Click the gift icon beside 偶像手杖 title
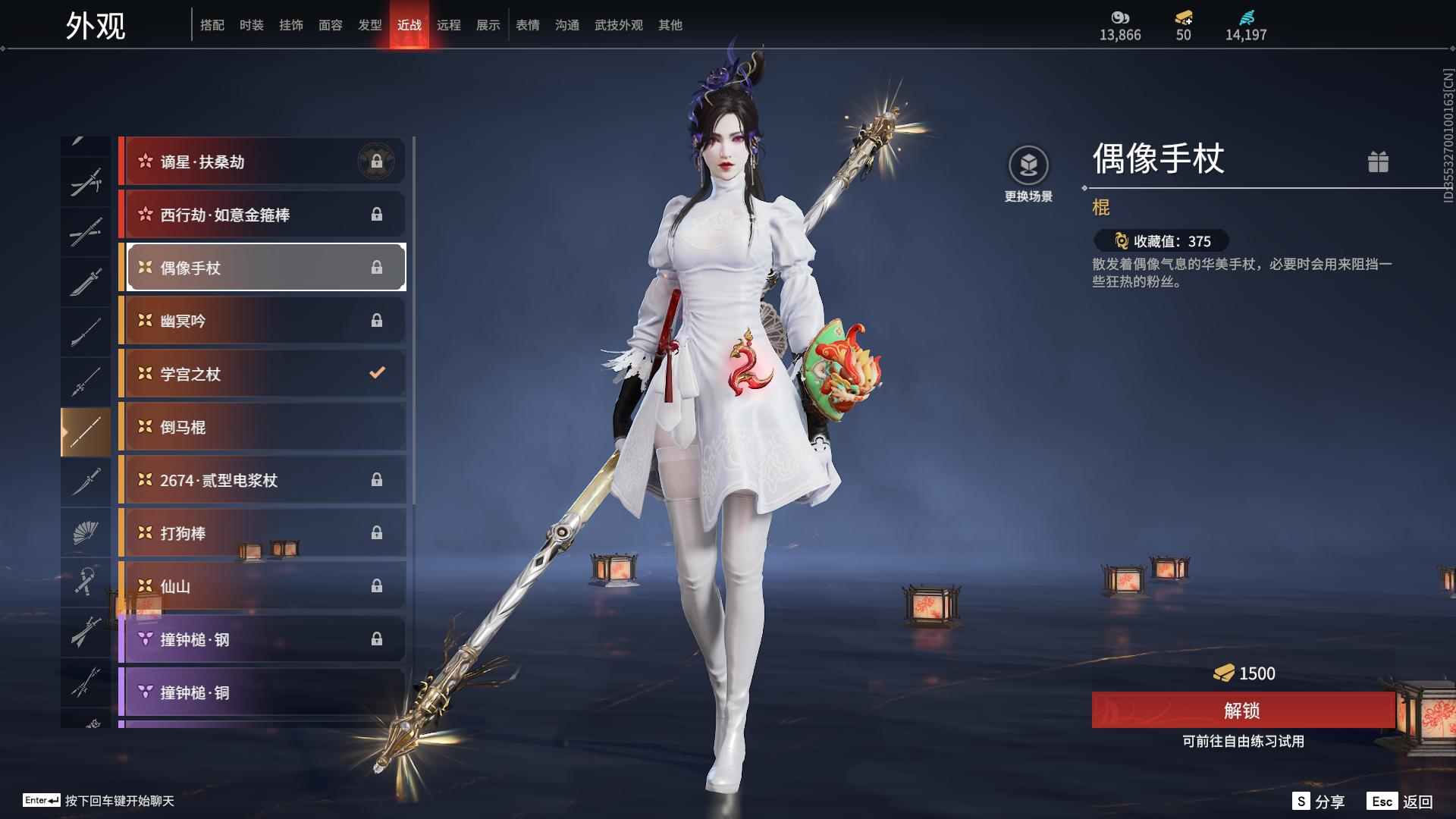Screen dimensions: 1456x819 (1379, 162)
